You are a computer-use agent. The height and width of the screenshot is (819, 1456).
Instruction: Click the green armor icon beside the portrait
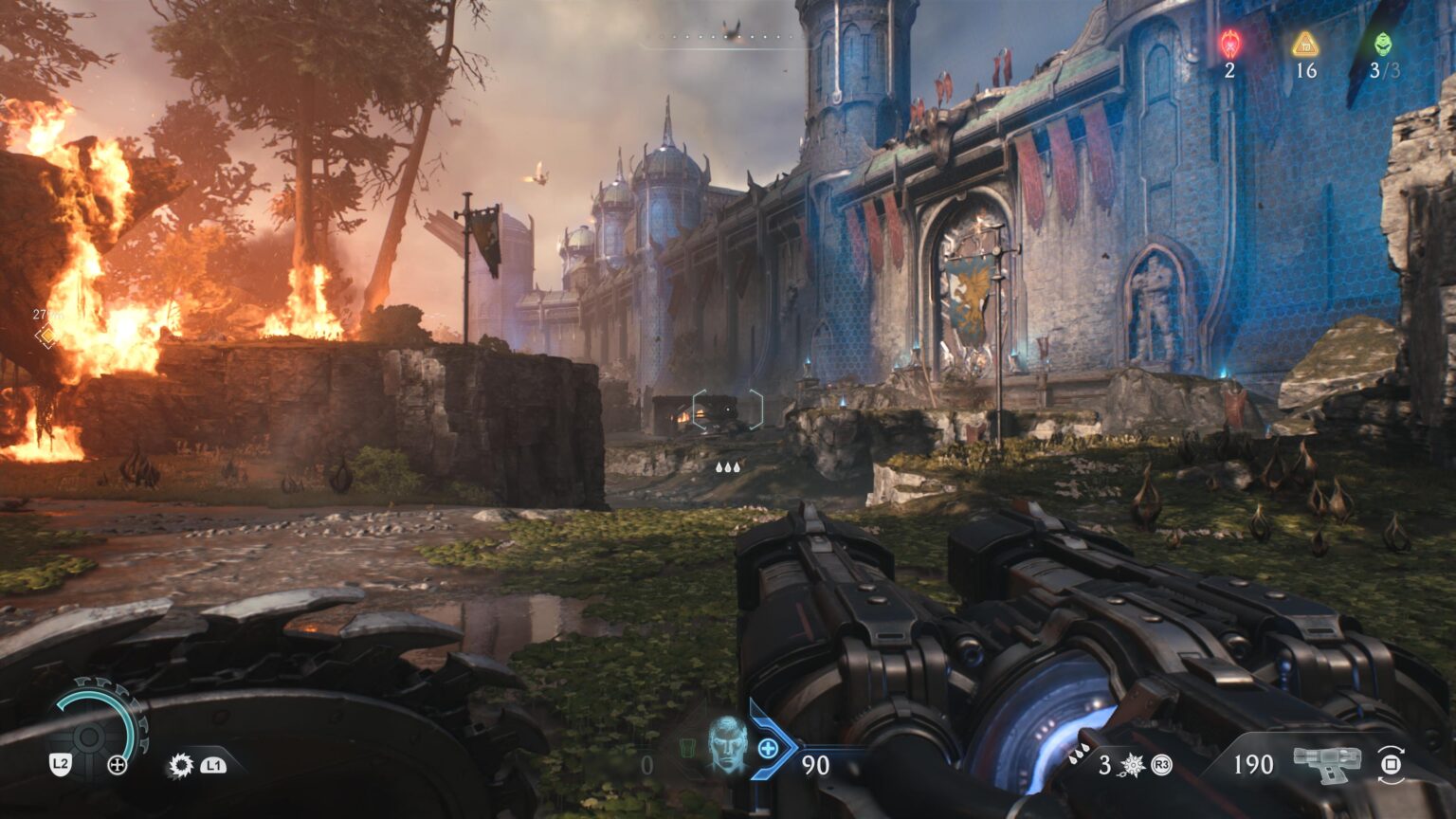tap(688, 749)
